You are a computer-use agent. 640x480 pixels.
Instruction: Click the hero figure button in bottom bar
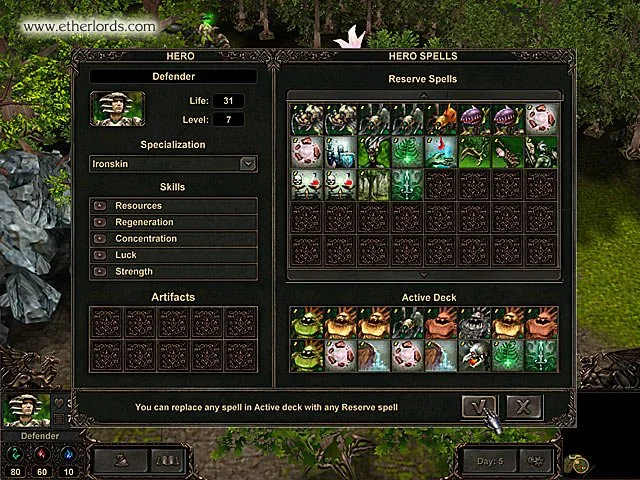pos(119,459)
